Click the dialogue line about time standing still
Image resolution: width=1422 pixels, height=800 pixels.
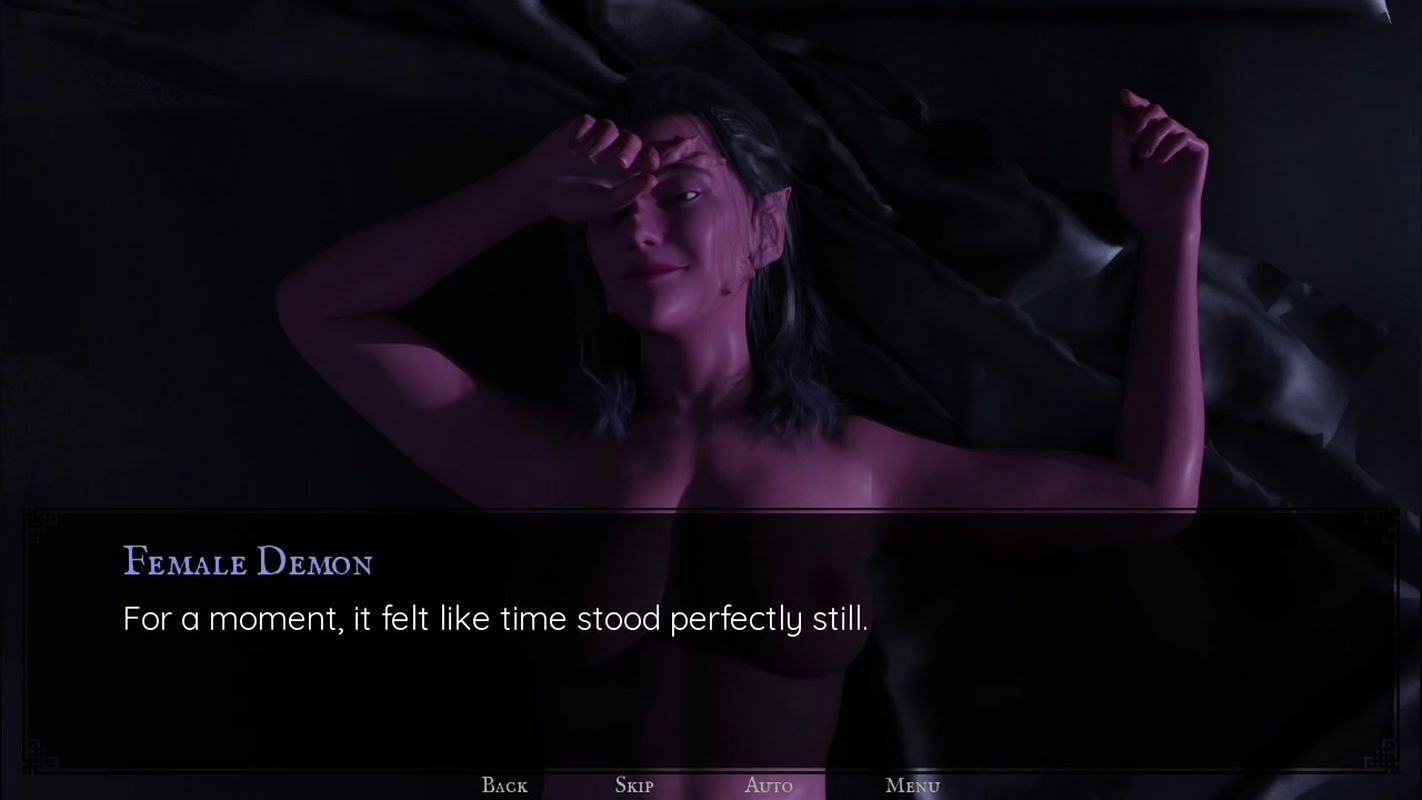tap(495, 618)
